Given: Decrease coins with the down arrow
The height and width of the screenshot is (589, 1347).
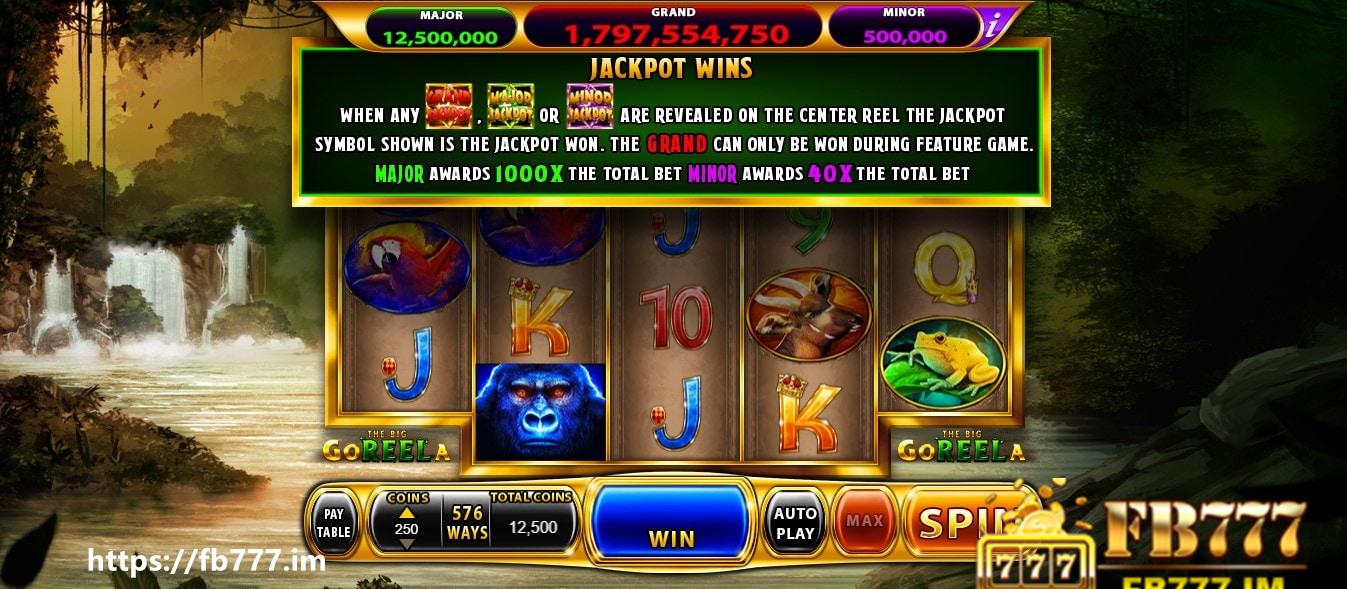Looking at the screenshot, I should (406, 544).
